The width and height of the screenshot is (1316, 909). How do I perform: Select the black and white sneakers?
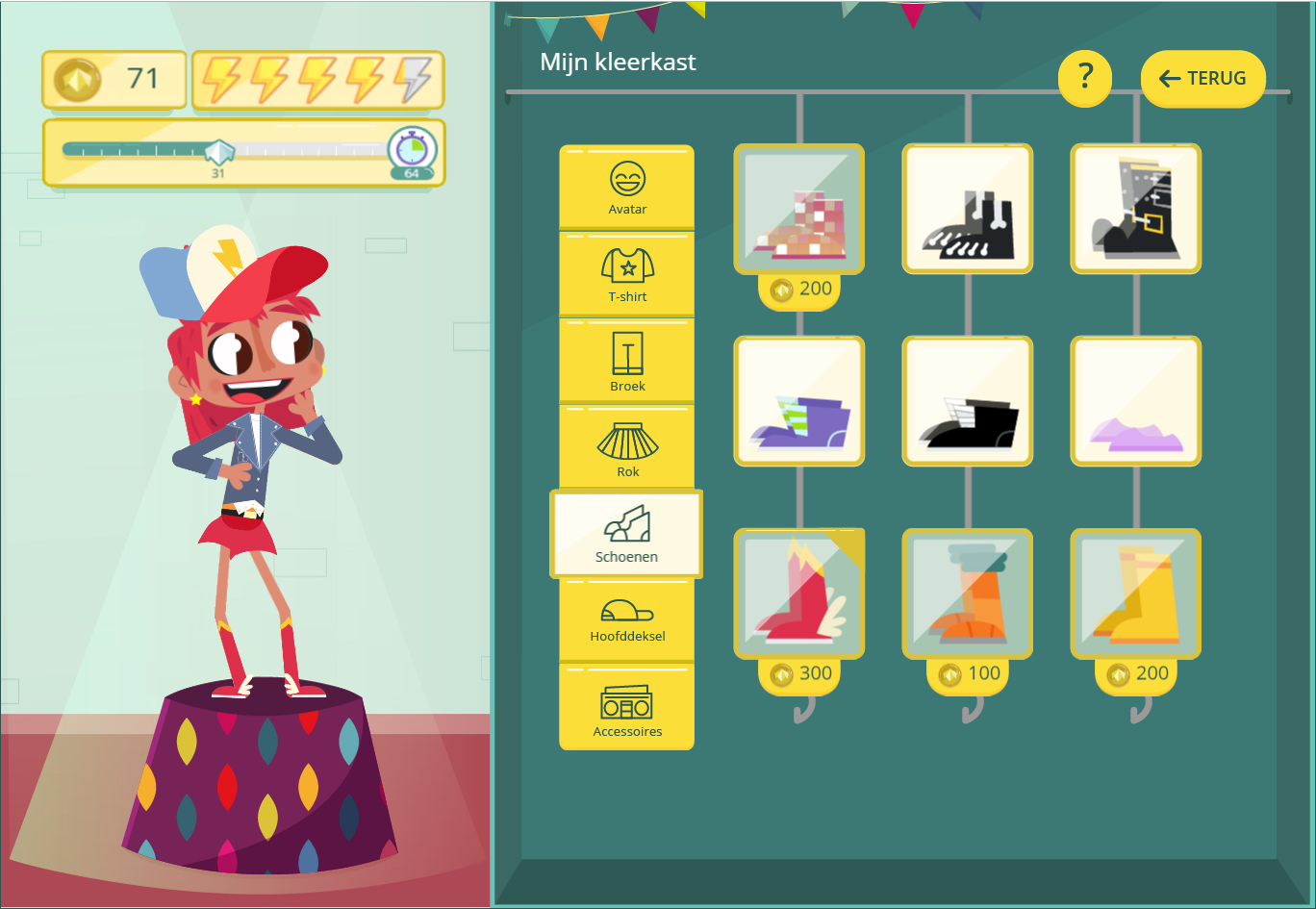pyautogui.click(x=967, y=209)
